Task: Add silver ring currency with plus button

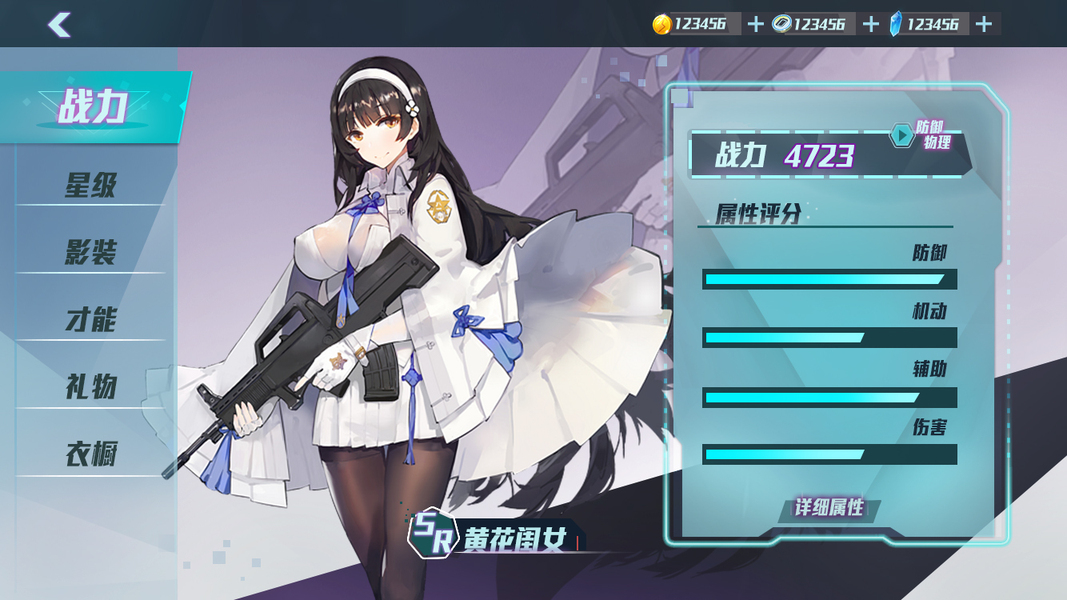Action: pyautogui.click(x=870, y=24)
